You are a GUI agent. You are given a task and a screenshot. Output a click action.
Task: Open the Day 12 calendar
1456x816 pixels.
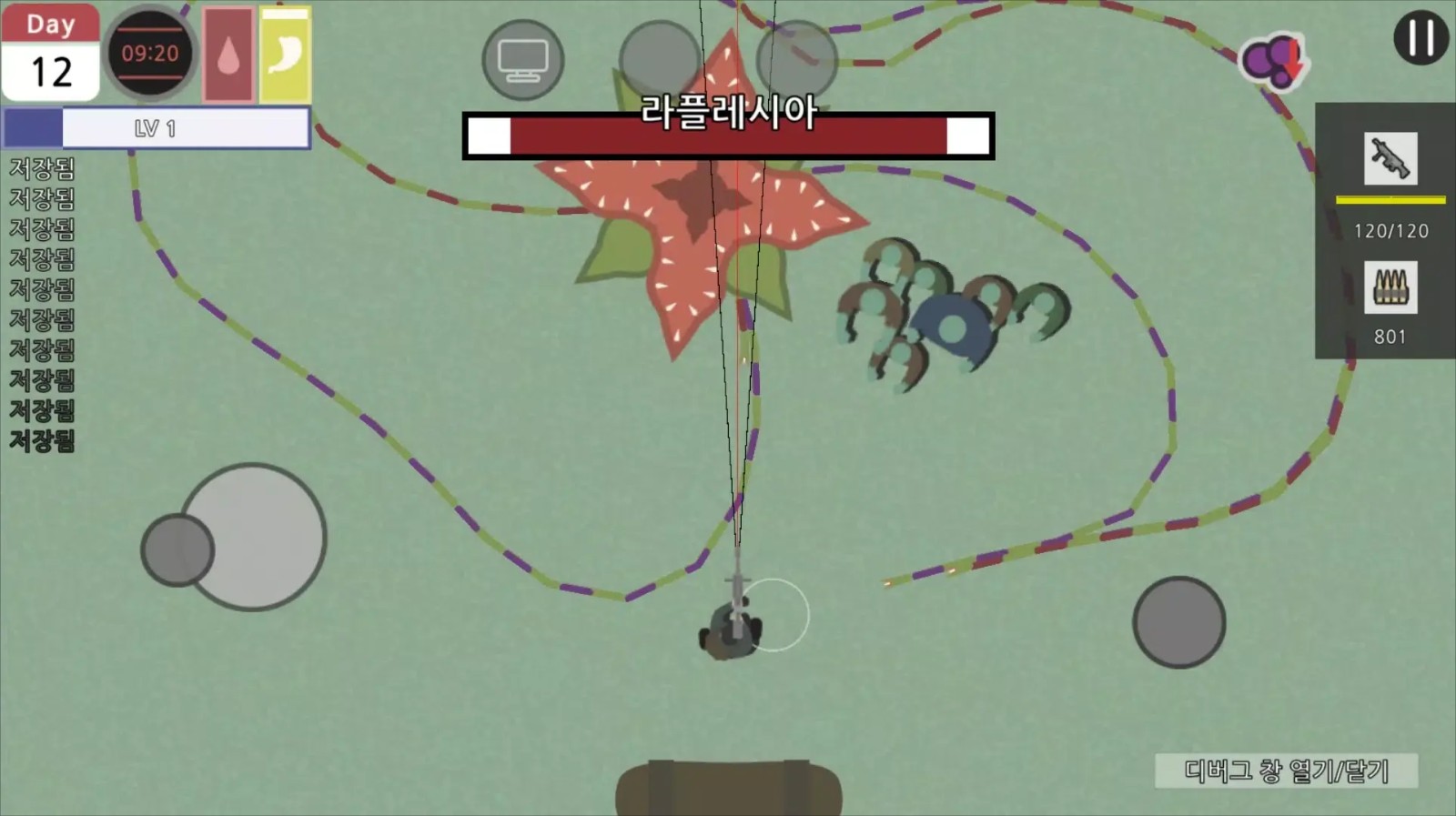51,52
